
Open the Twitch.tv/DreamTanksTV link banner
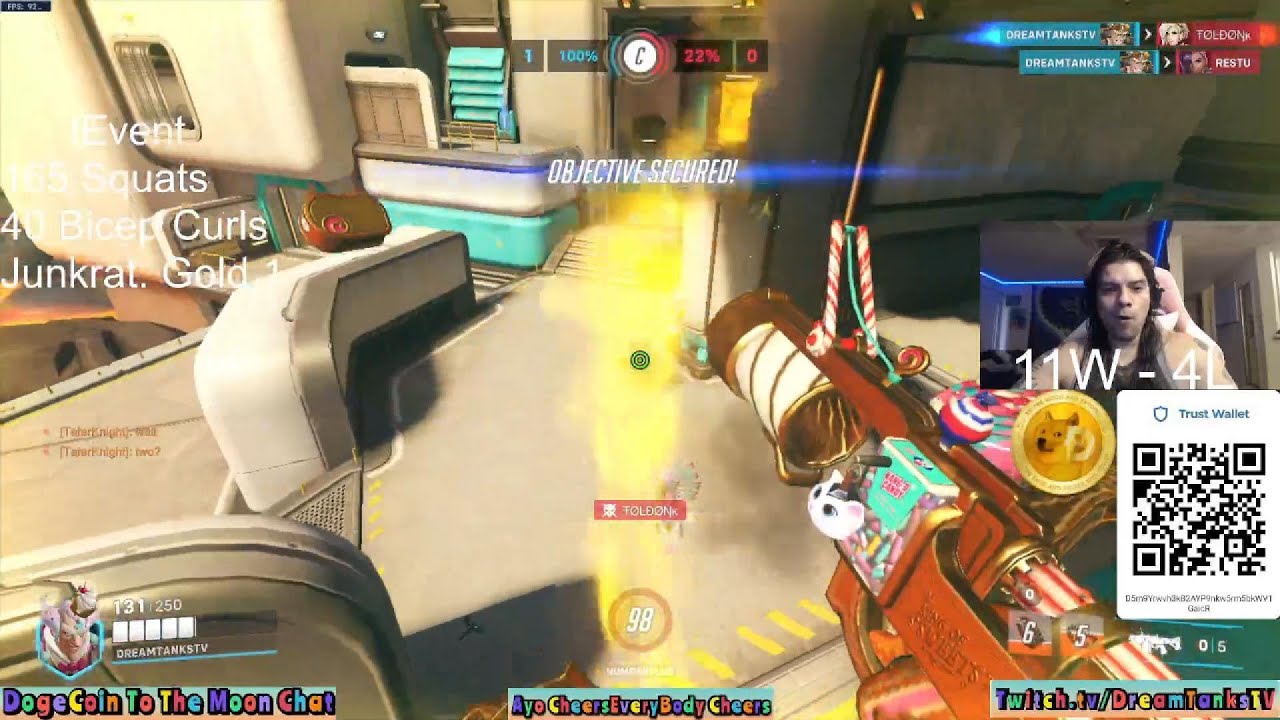(1135, 699)
